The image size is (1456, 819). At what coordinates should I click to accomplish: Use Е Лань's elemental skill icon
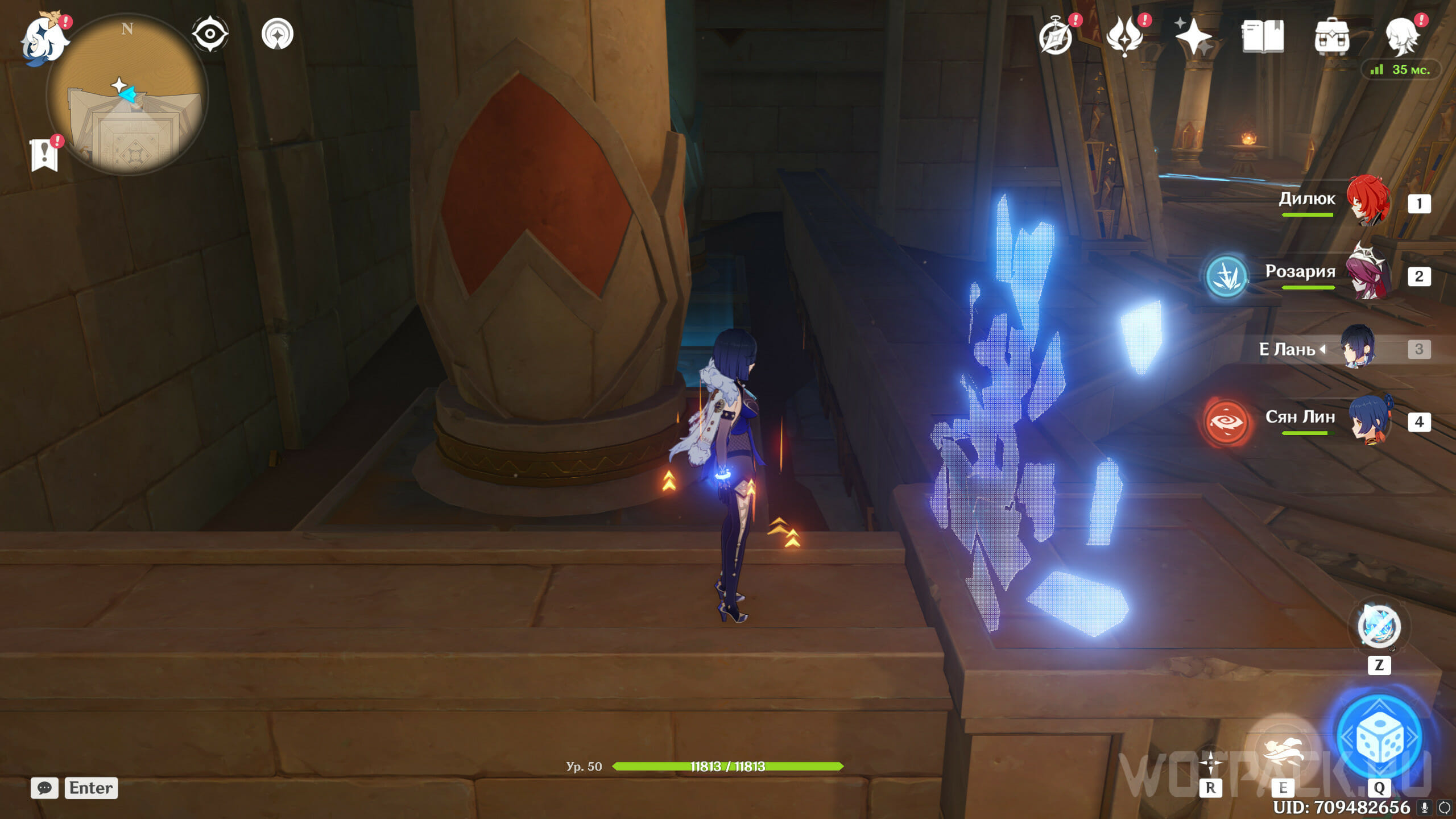tap(1282, 750)
